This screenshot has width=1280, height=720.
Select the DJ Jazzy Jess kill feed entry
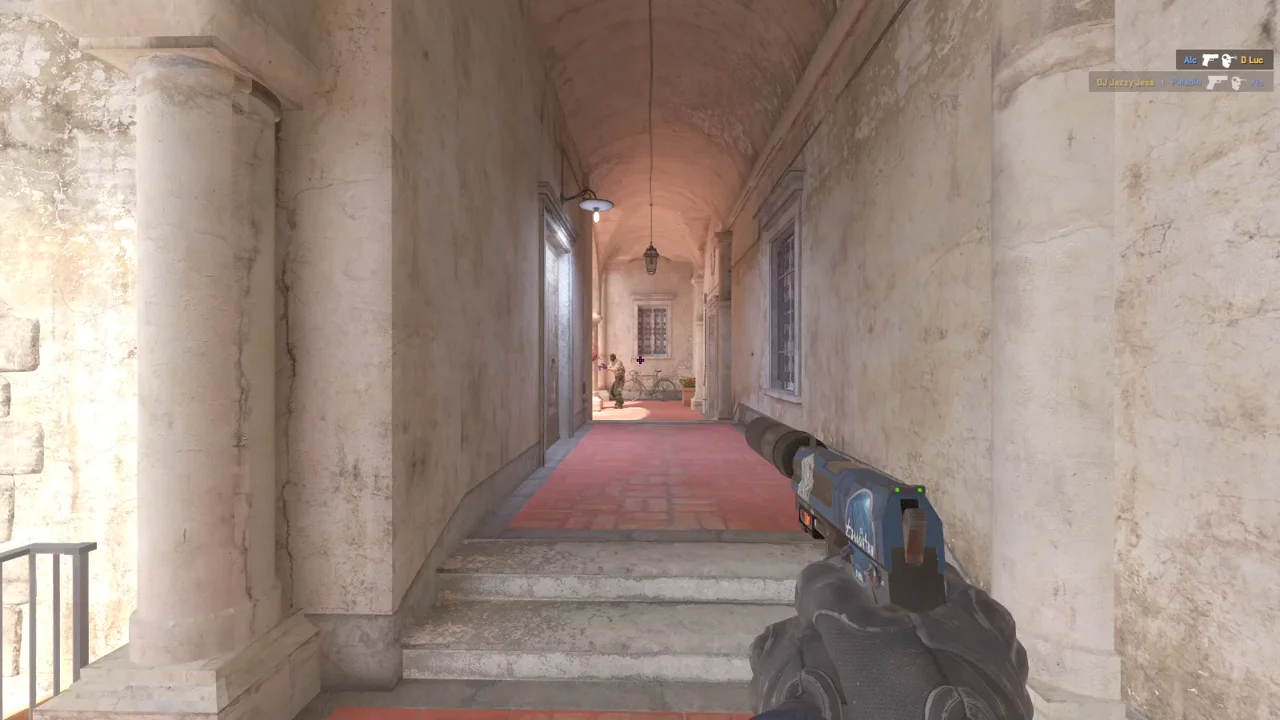(1180, 82)
